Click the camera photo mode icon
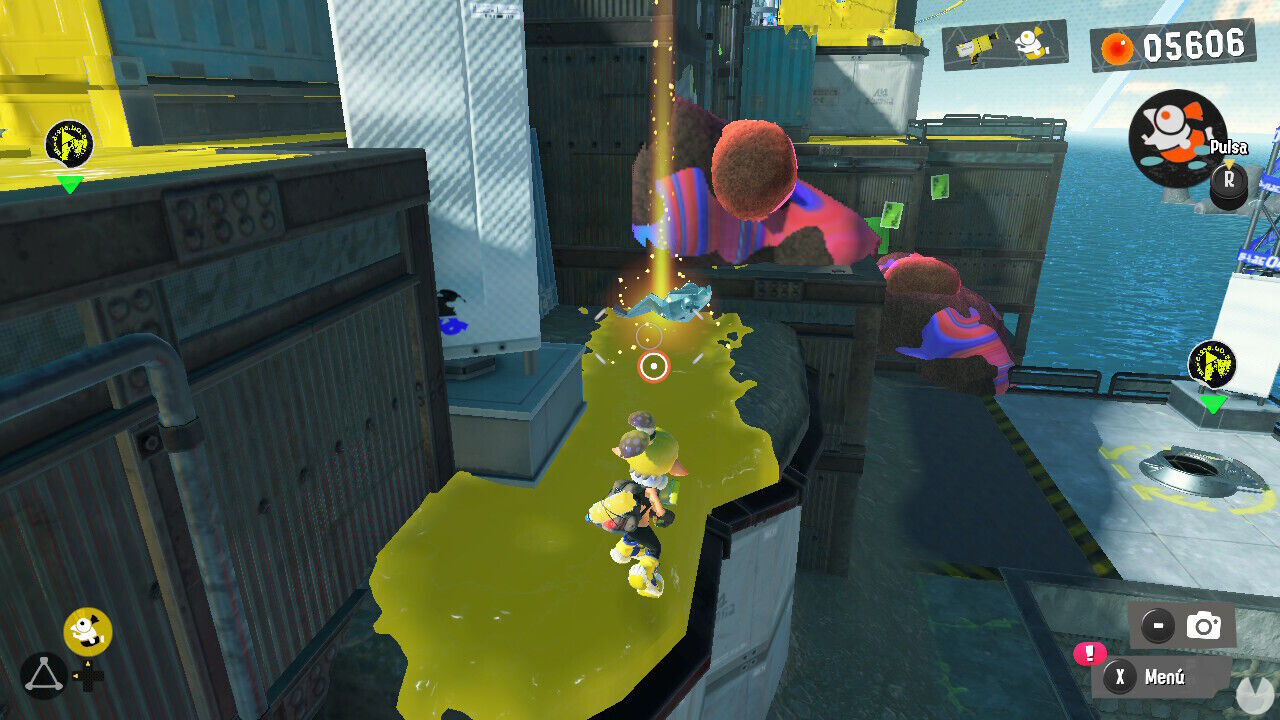The height and width of the screenshot is (720, 1280). pyautogui.click(x=1203, y=623)
